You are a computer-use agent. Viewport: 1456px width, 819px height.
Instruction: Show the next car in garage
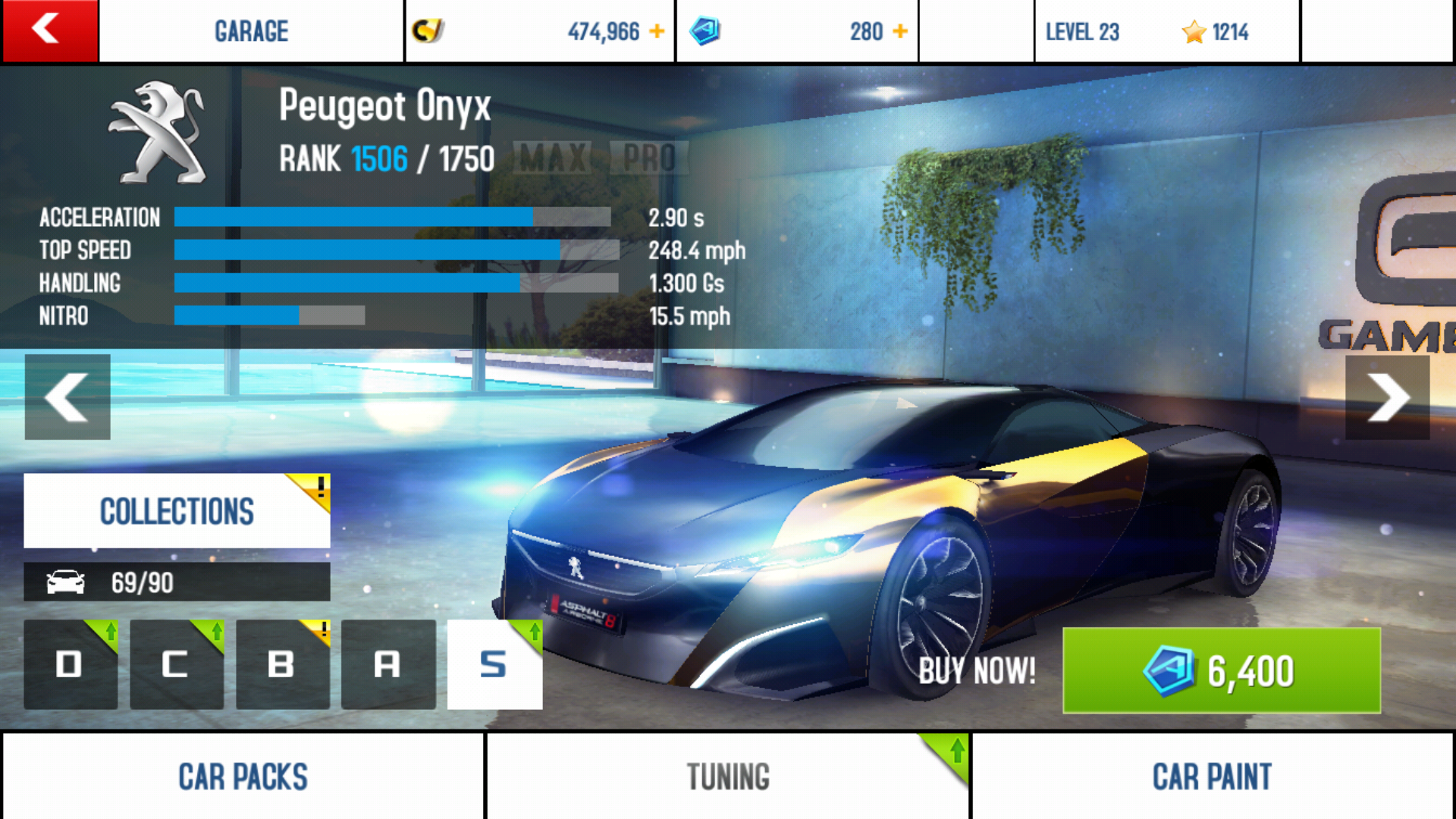click(1387, 397)
